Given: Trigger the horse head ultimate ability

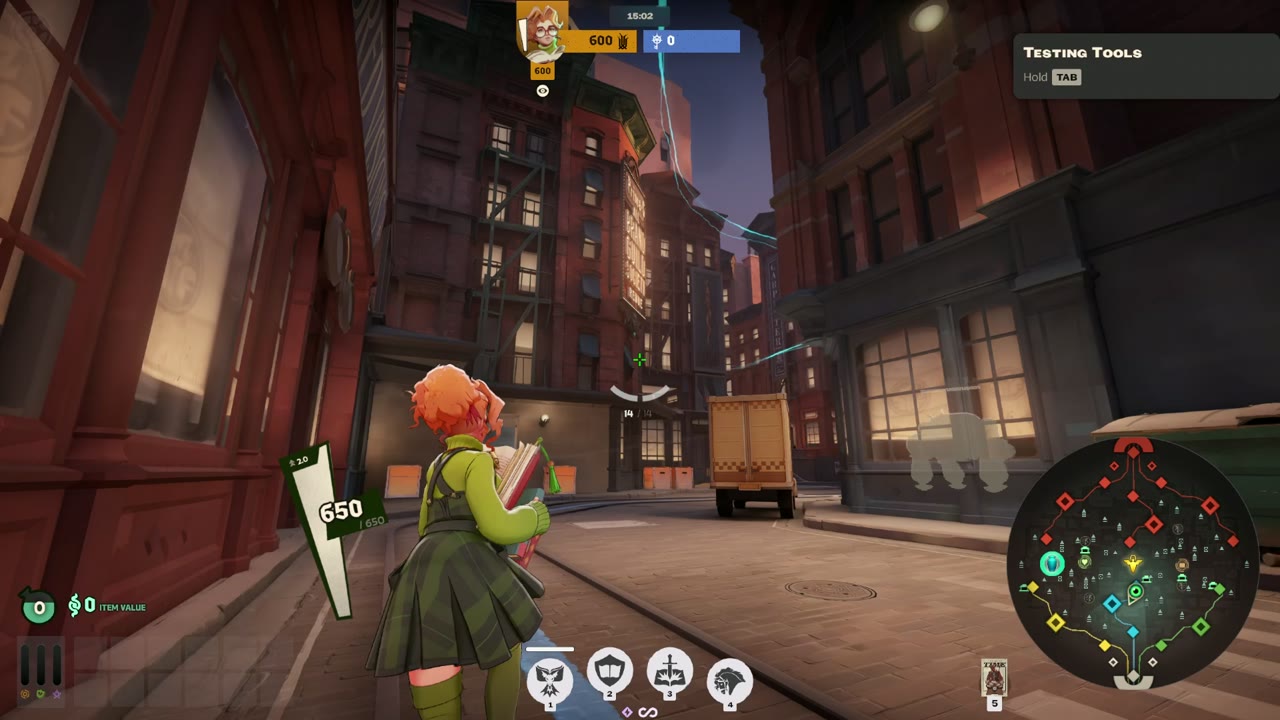Looking at the screenshot, I should pyautogui.click(x=730, y=681).
